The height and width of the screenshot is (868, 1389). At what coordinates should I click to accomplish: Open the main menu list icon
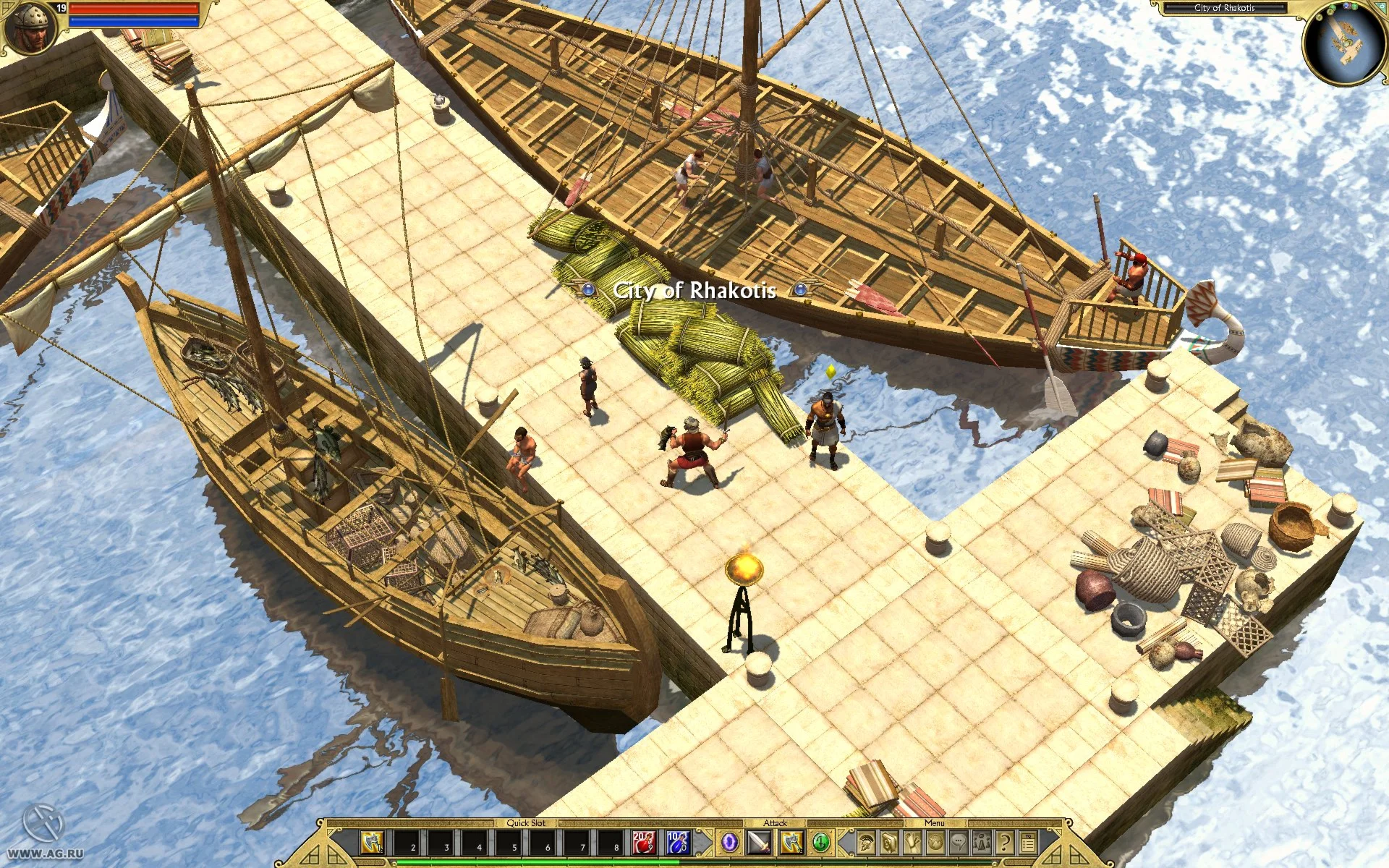1028,843
